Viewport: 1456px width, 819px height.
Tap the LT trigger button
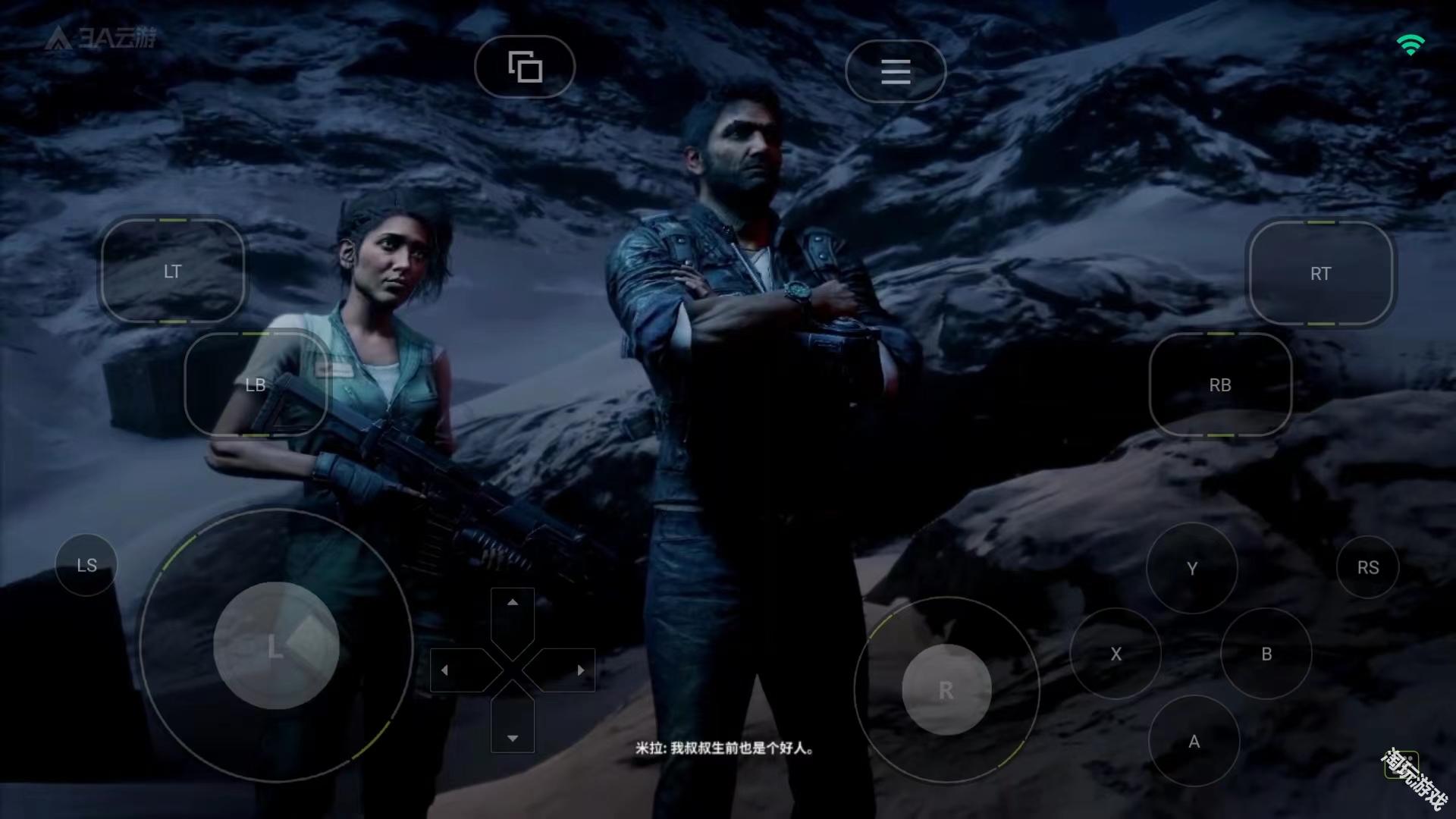[173, 271]
